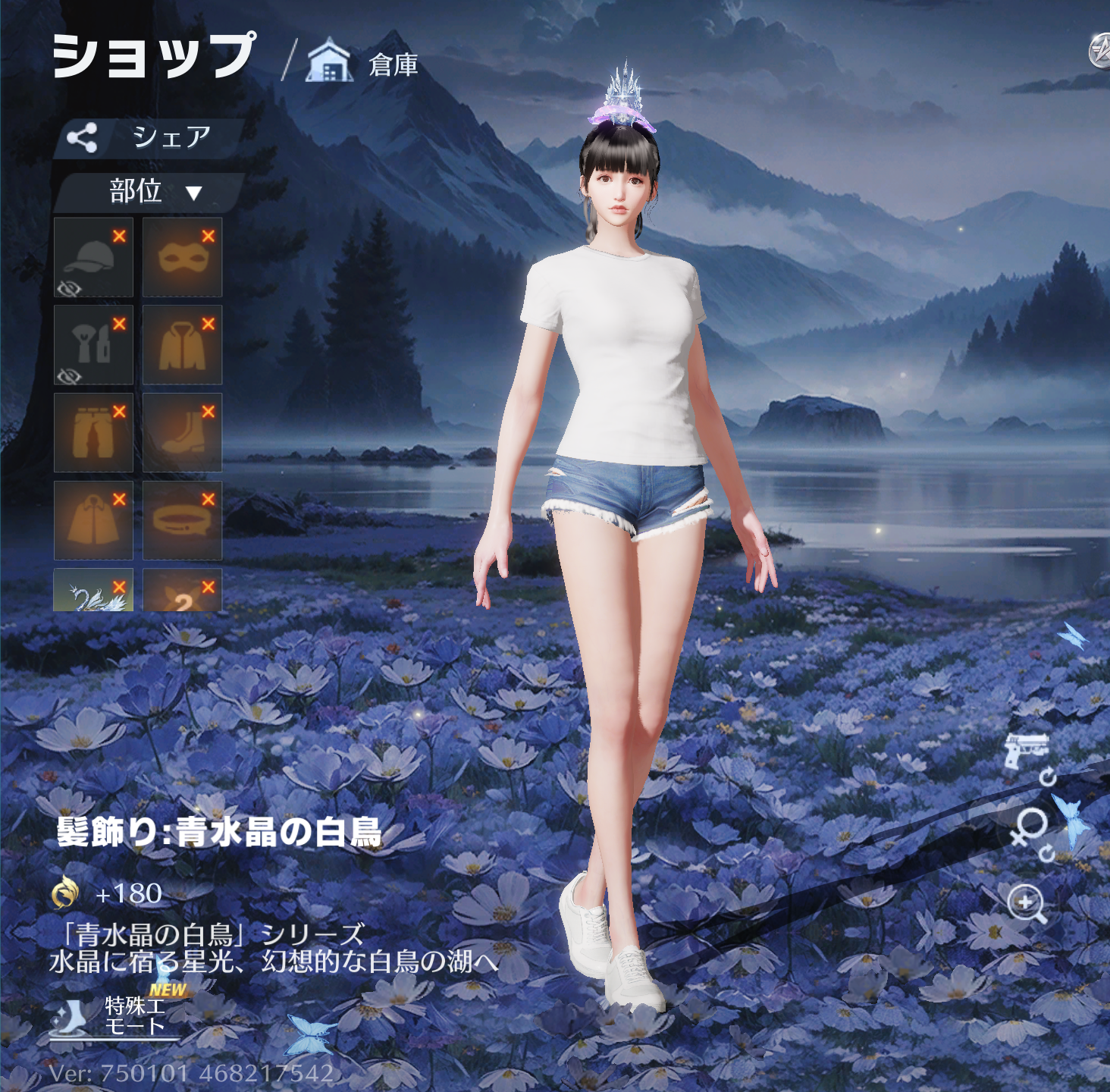Select the jacket outerwear slot

(182, 345)
